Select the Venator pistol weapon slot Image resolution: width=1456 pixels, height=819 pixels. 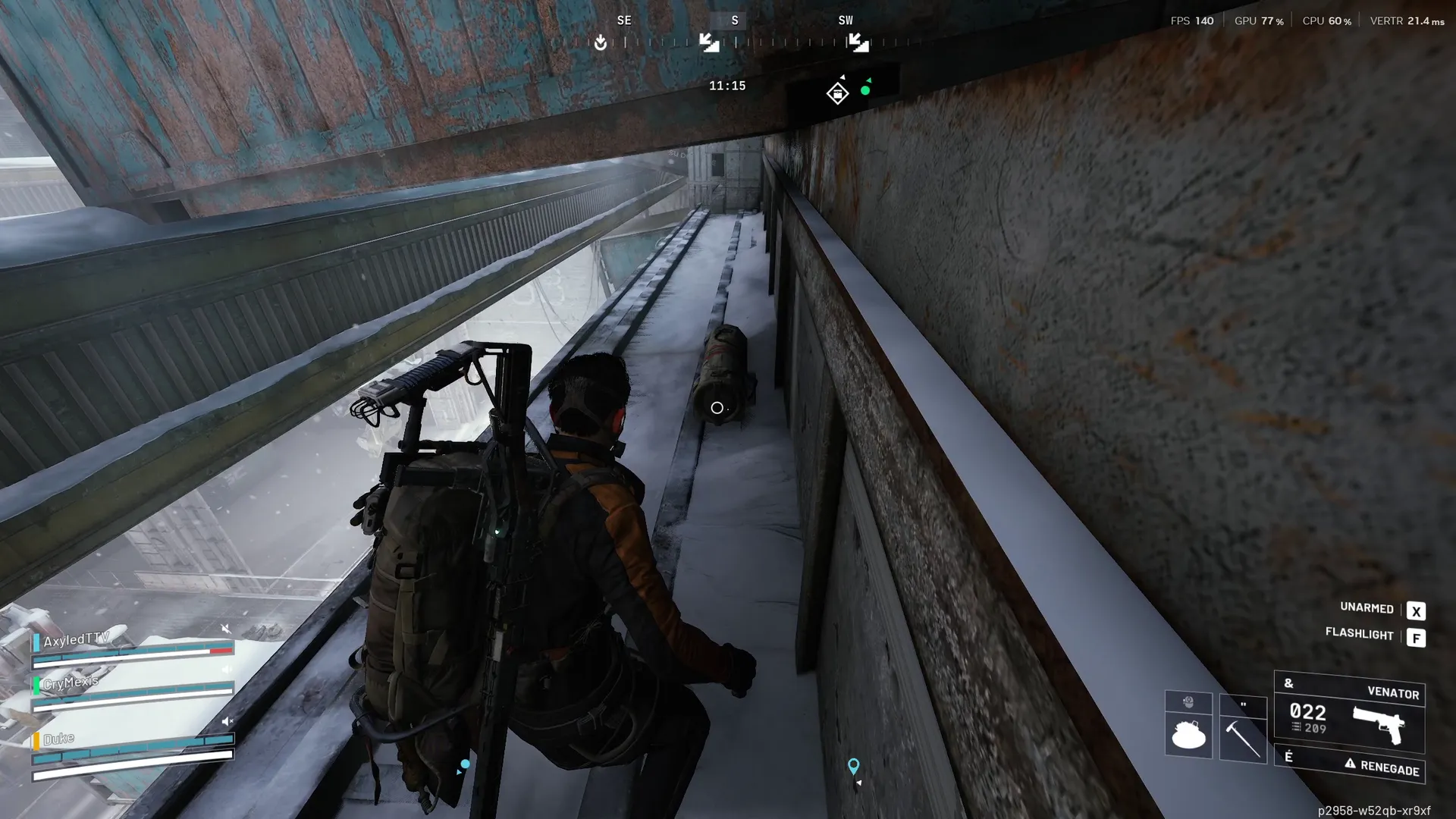click(x=1349, y=714)
